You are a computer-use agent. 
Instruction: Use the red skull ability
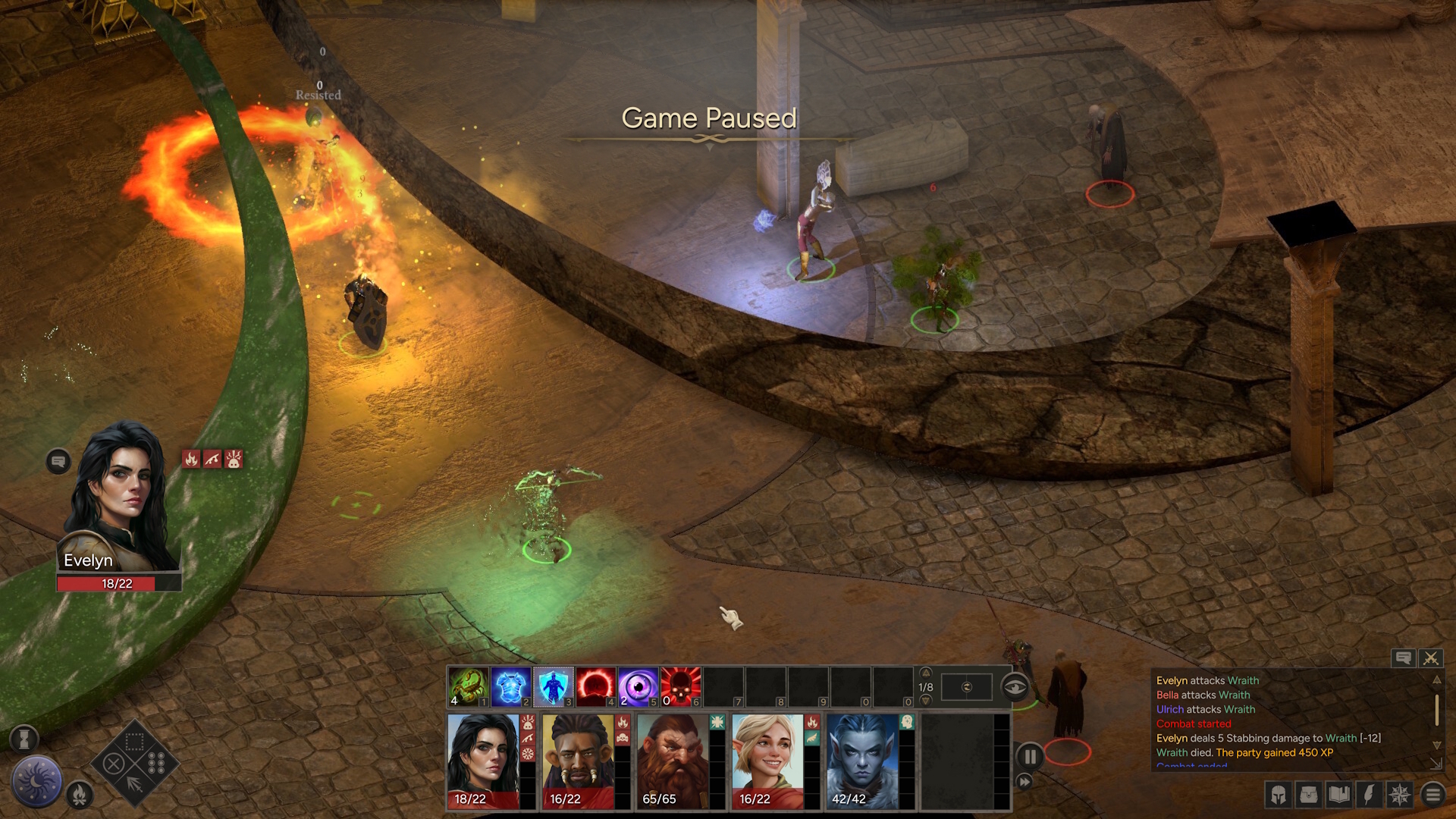680,687
